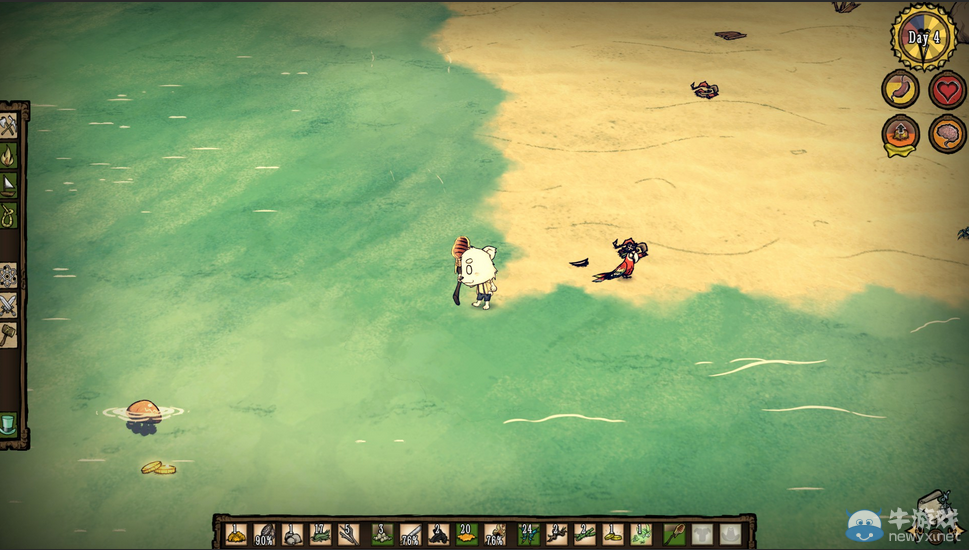This screenshot has height=550, width=969.
Task: Switch to the Nautical sailboat crafting tab
Action: point(9,186)
